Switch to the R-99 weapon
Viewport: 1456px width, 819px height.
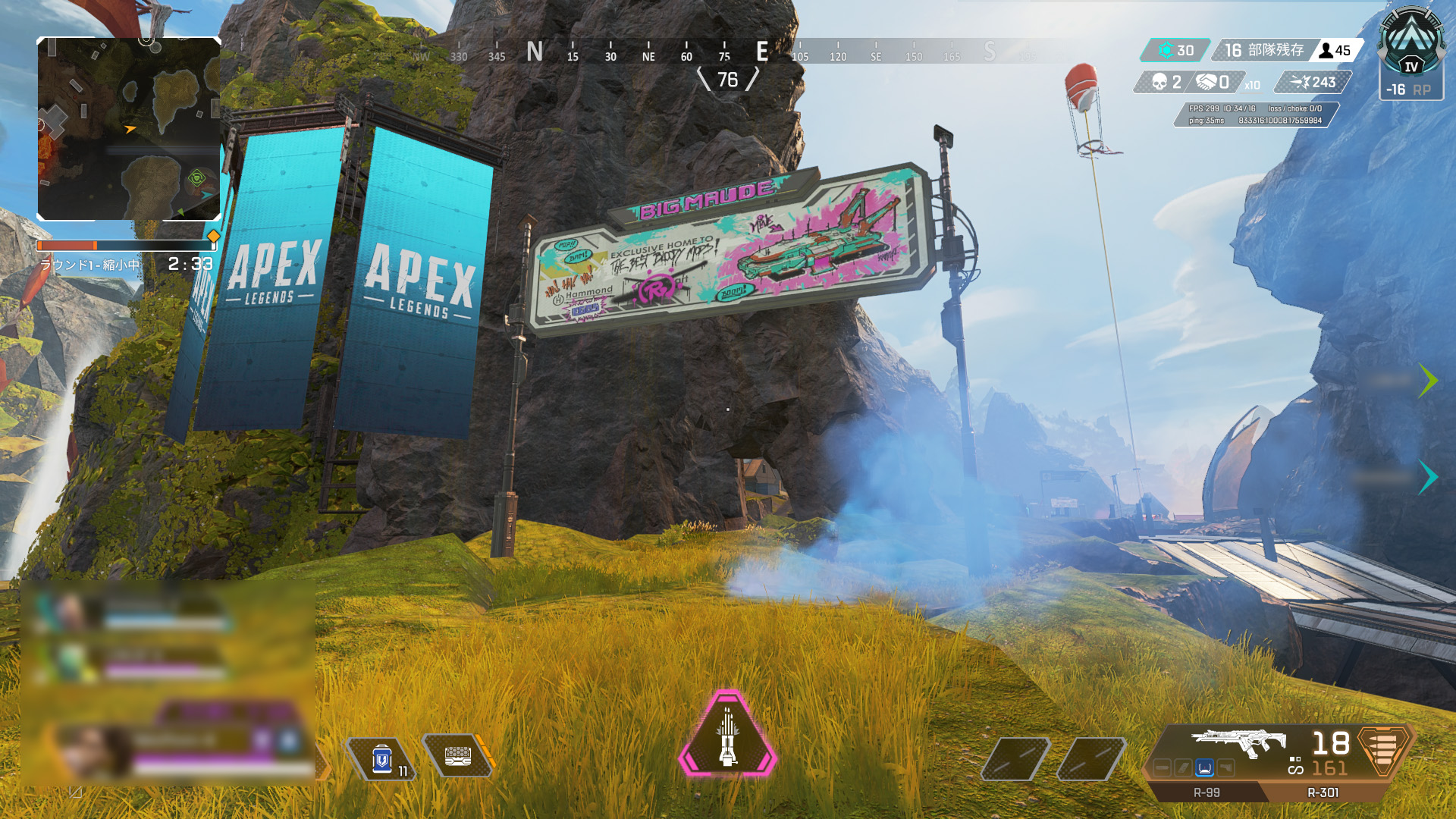tap(1206, 792)
